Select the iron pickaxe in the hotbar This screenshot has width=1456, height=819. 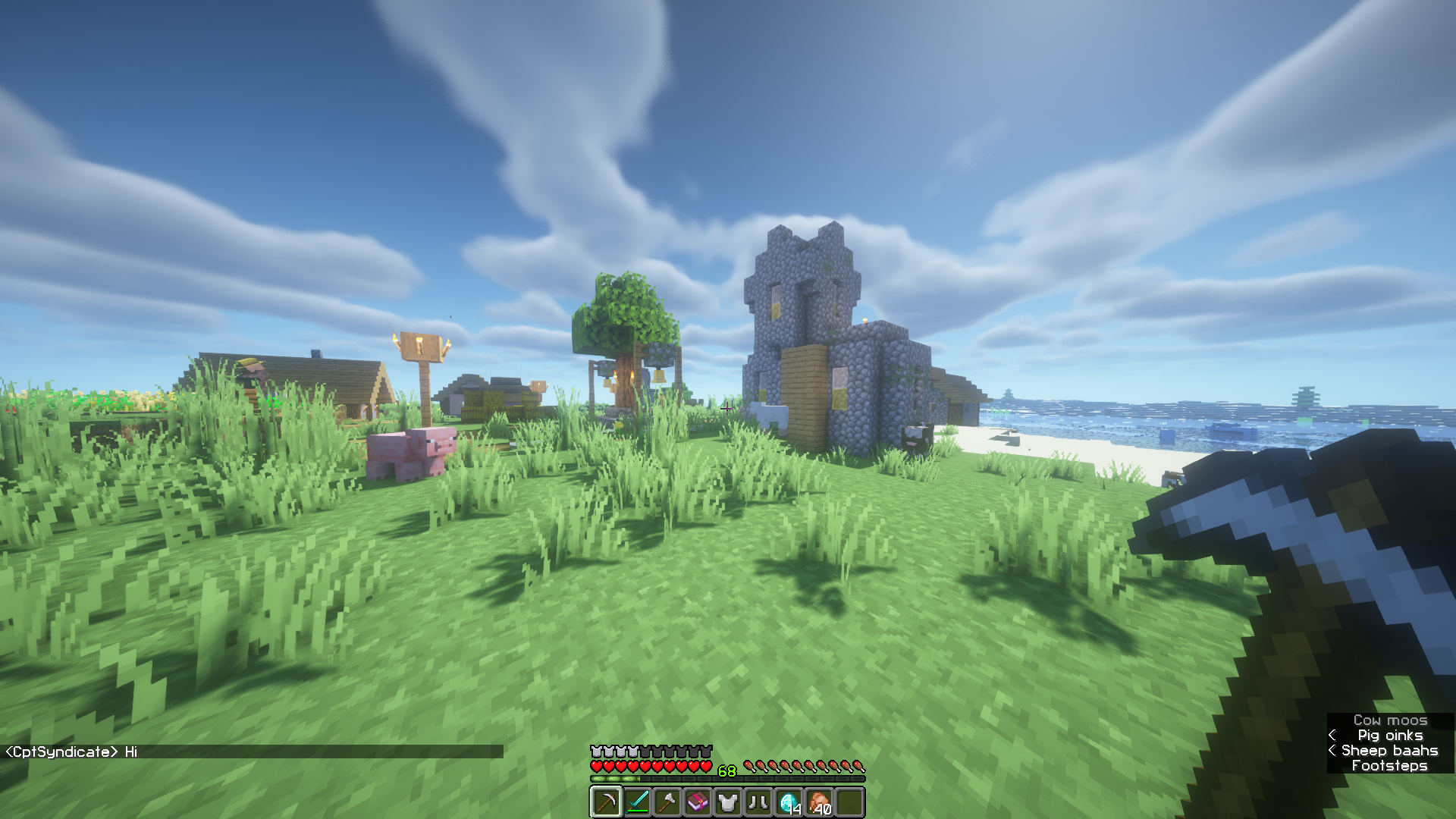pyautogui.click(x=606, y=802)
